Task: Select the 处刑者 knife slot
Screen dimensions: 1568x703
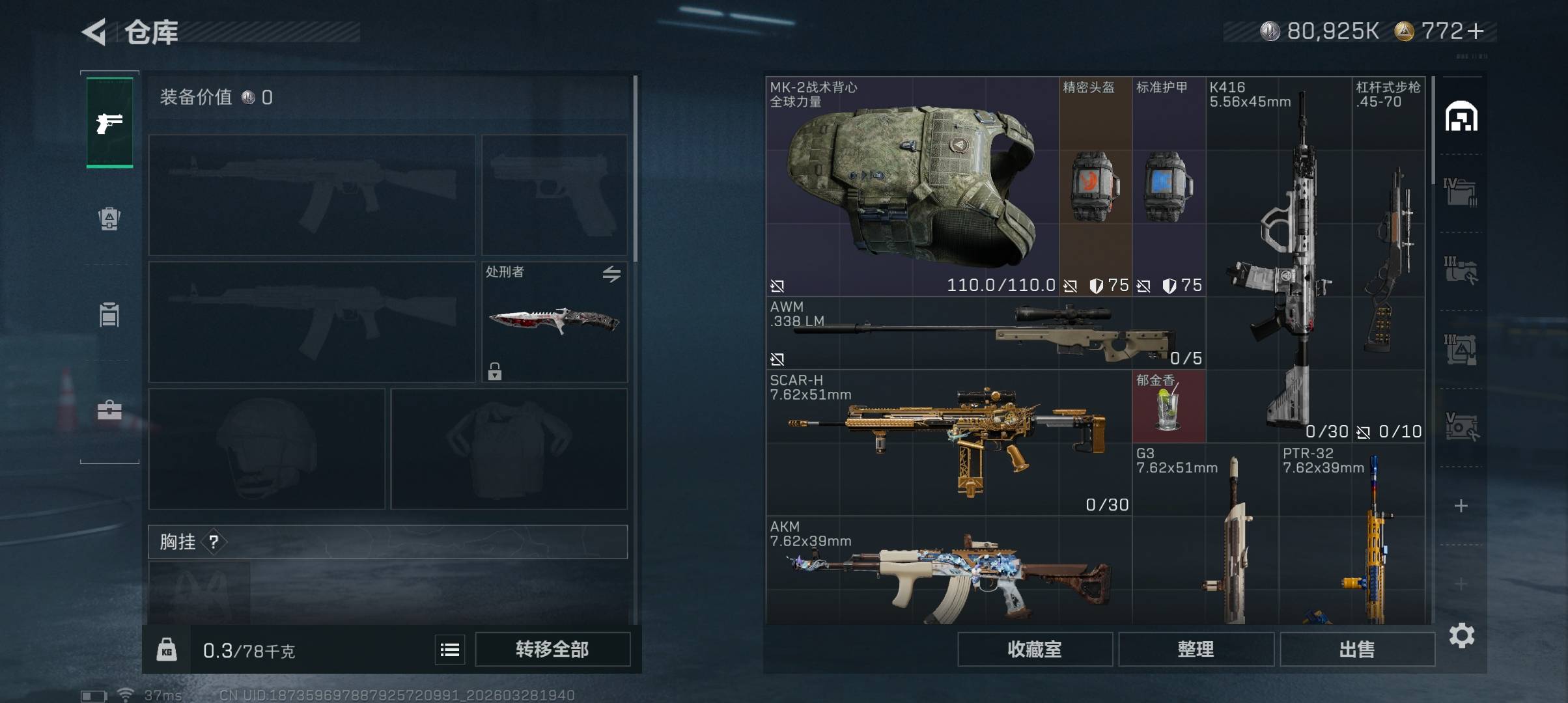Action: coord(554,322)
